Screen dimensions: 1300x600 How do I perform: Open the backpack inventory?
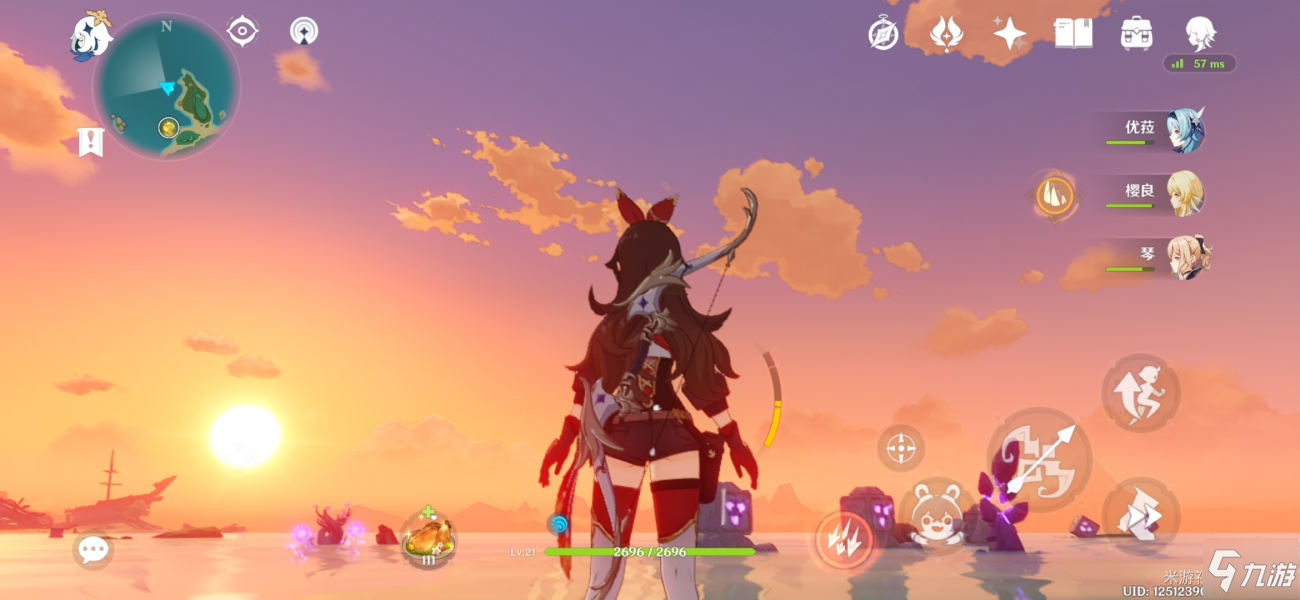coord(1137,34)
